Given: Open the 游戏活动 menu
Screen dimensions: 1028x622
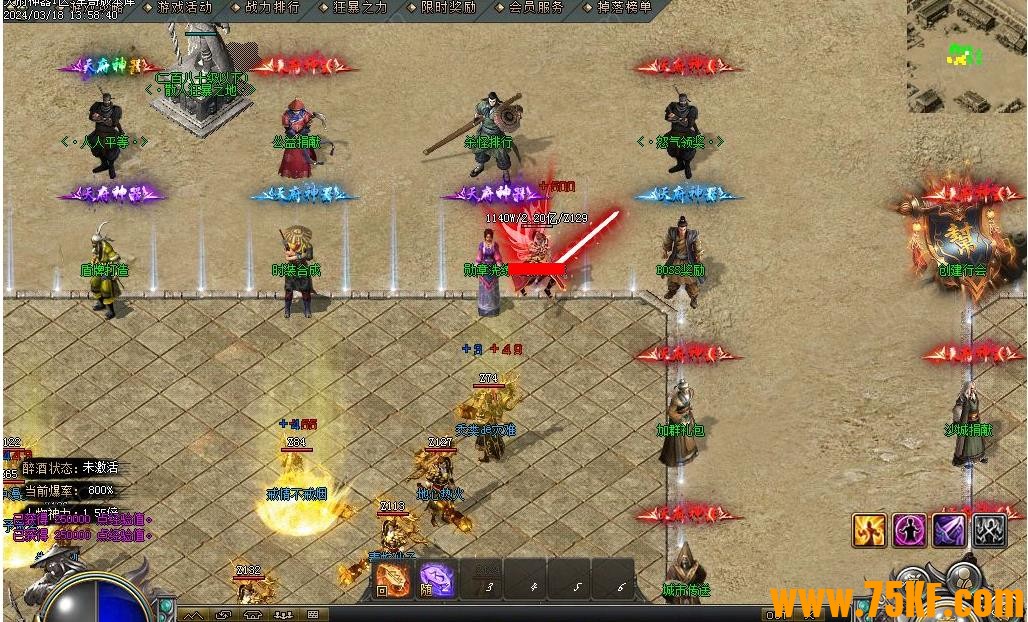Looking at the screenshot, I should [x=184, y=7].
